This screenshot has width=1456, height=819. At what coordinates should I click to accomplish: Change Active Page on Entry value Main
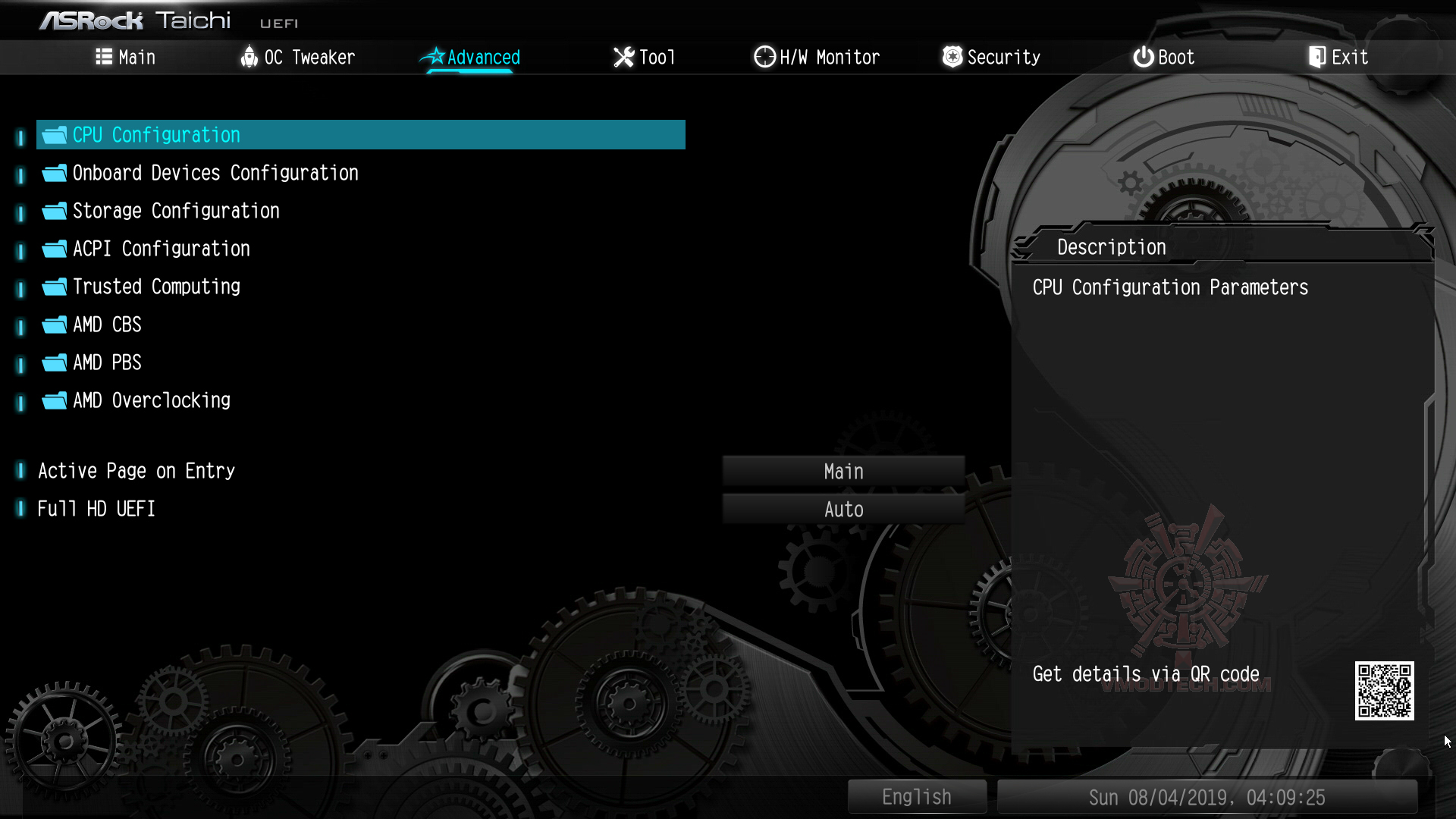point(843,472)
